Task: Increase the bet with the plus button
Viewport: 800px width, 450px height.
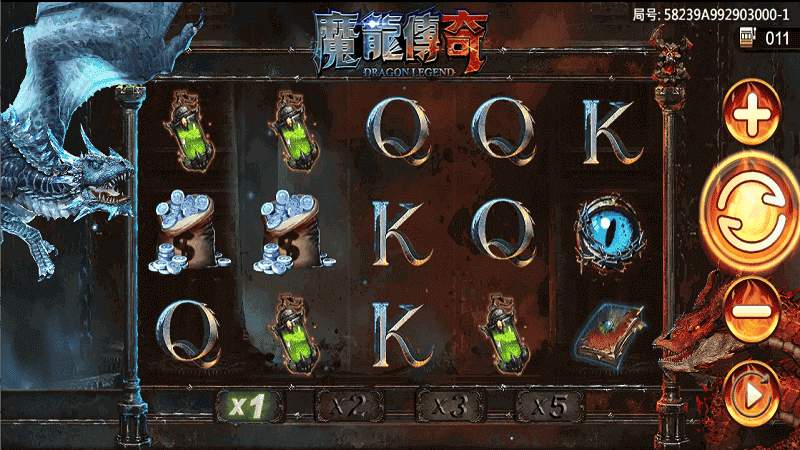Action: coord(752,119)
